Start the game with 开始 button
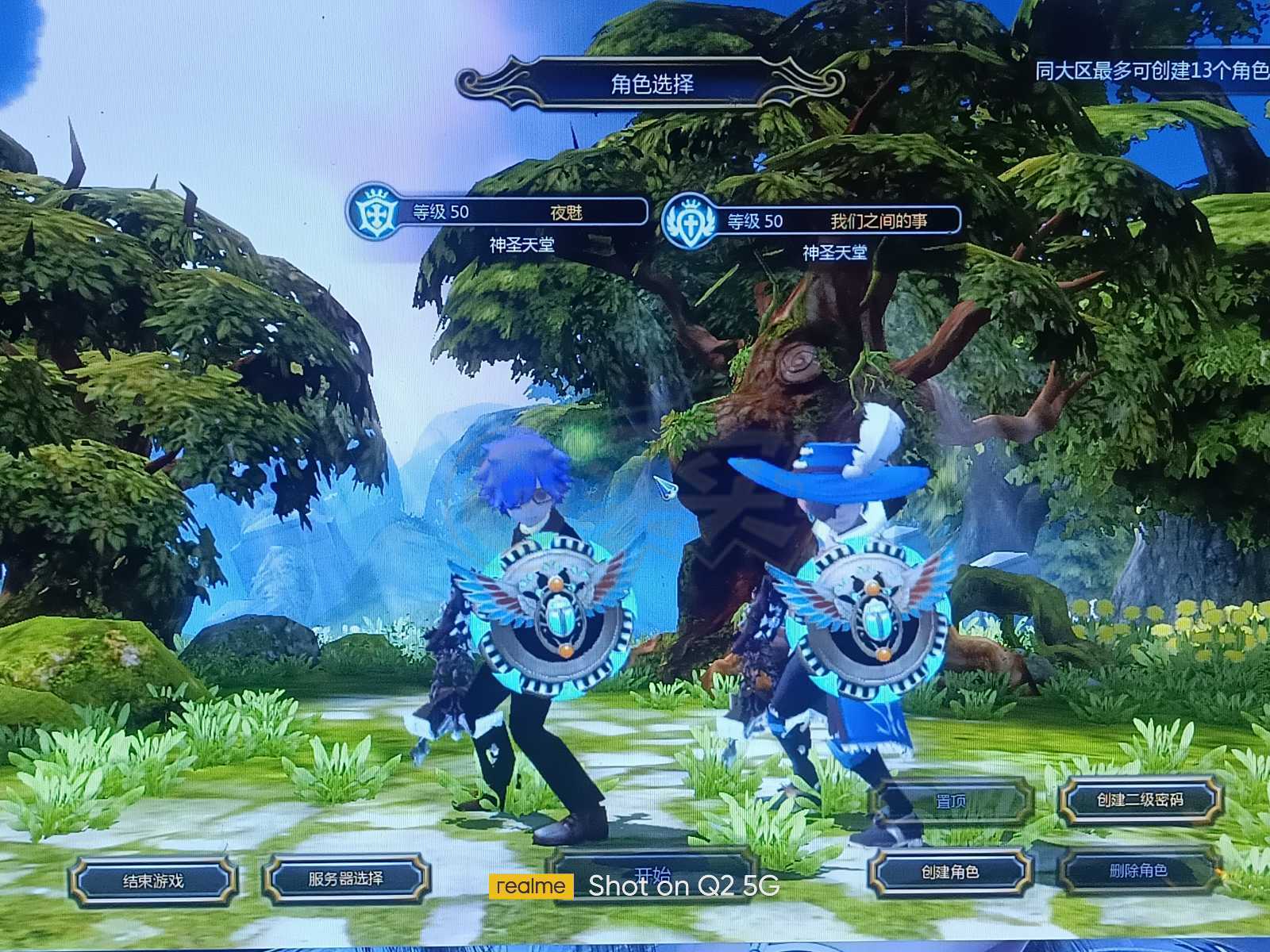Screen dimensions: 1270x952 pos(652,875)
